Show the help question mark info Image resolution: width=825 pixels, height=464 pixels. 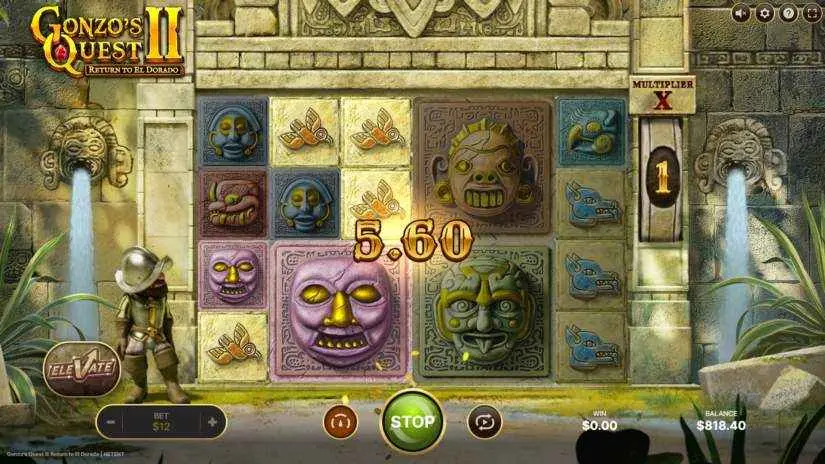(788, 13)
